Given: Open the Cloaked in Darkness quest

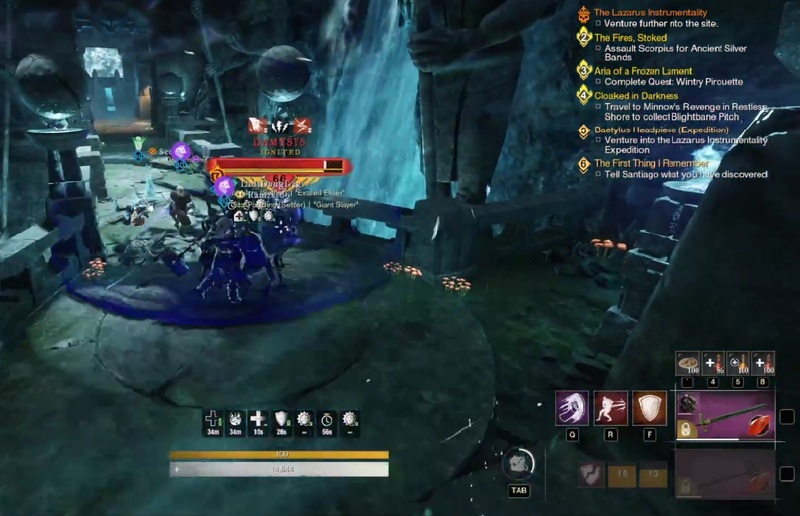Looking at the screenshot, I should click(x=636, y=96).
